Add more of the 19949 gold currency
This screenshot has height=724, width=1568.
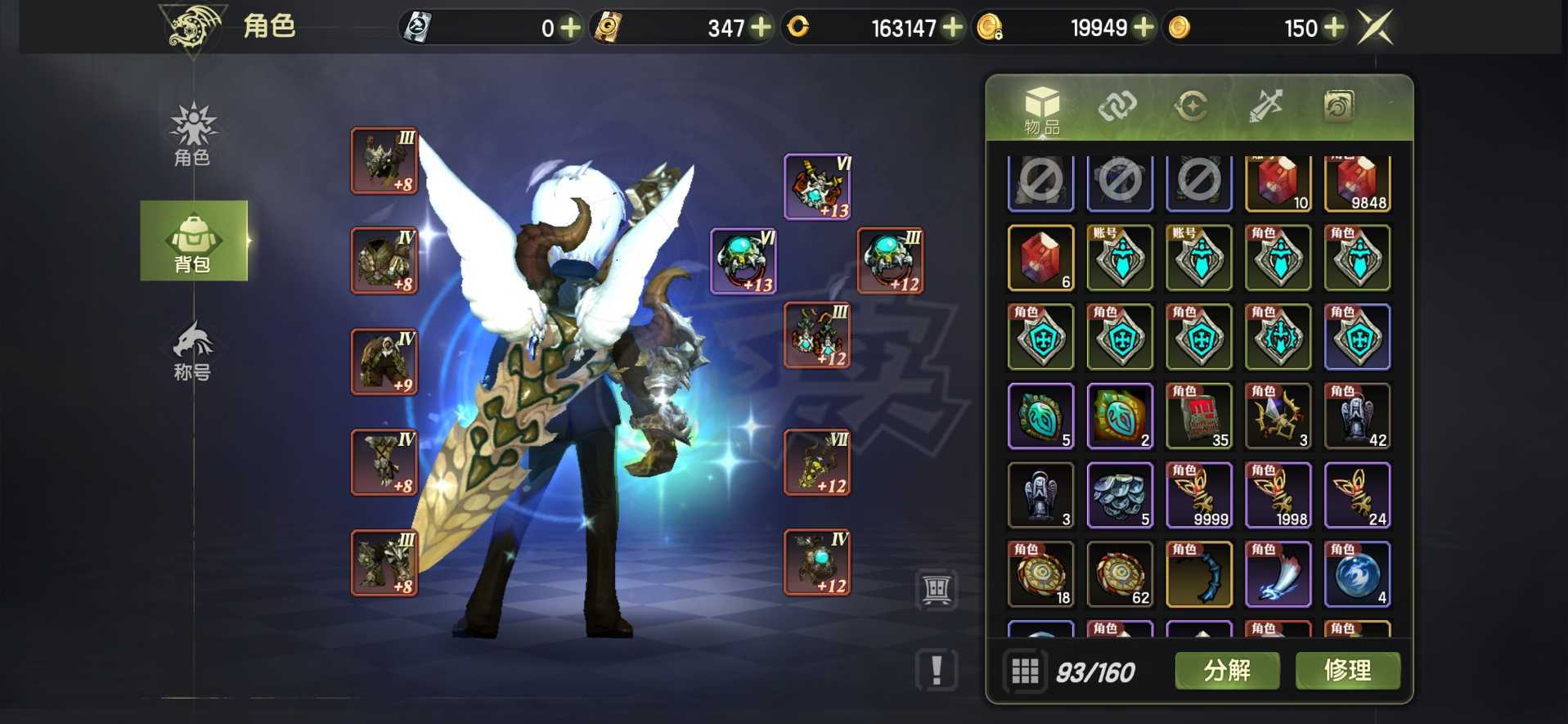tap(1143, 28)
